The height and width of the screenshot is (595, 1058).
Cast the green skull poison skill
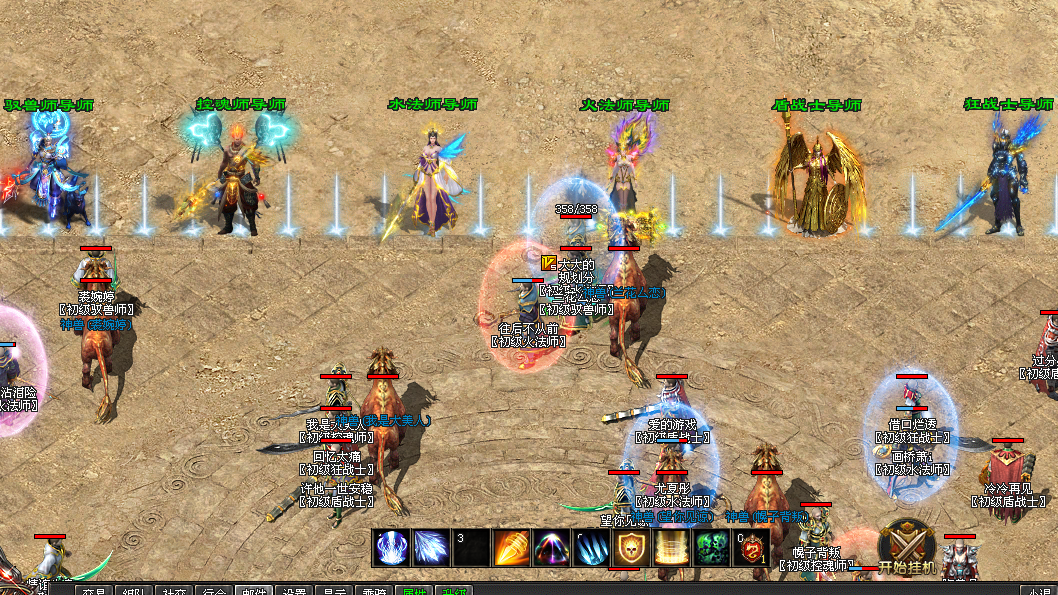pos(711,547)
